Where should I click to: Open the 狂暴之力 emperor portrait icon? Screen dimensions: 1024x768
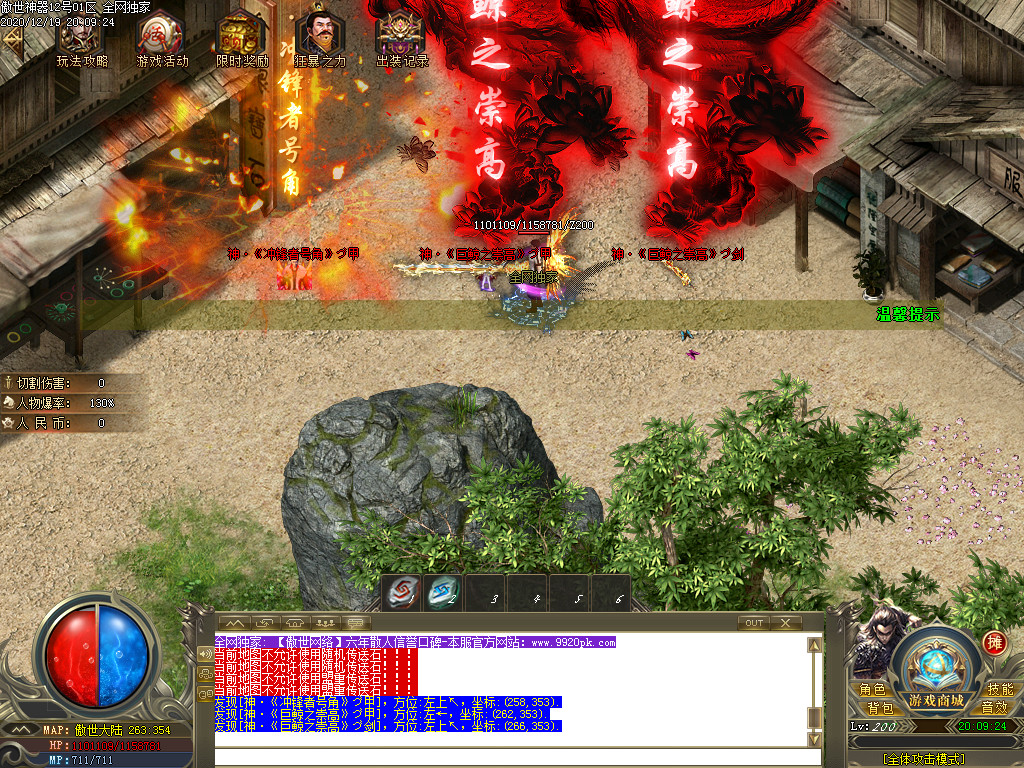(320, 38)
